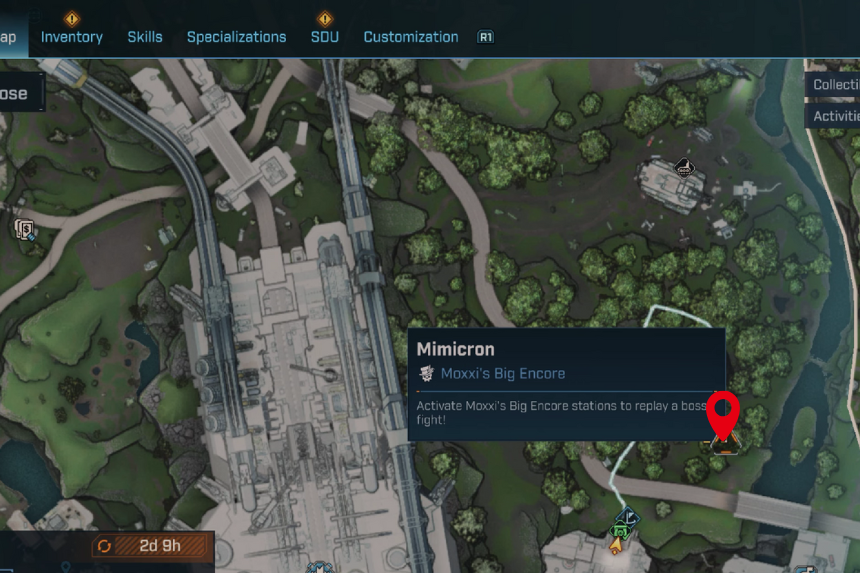
Task: Select the black map marker on the building
Action: (684, 166)
